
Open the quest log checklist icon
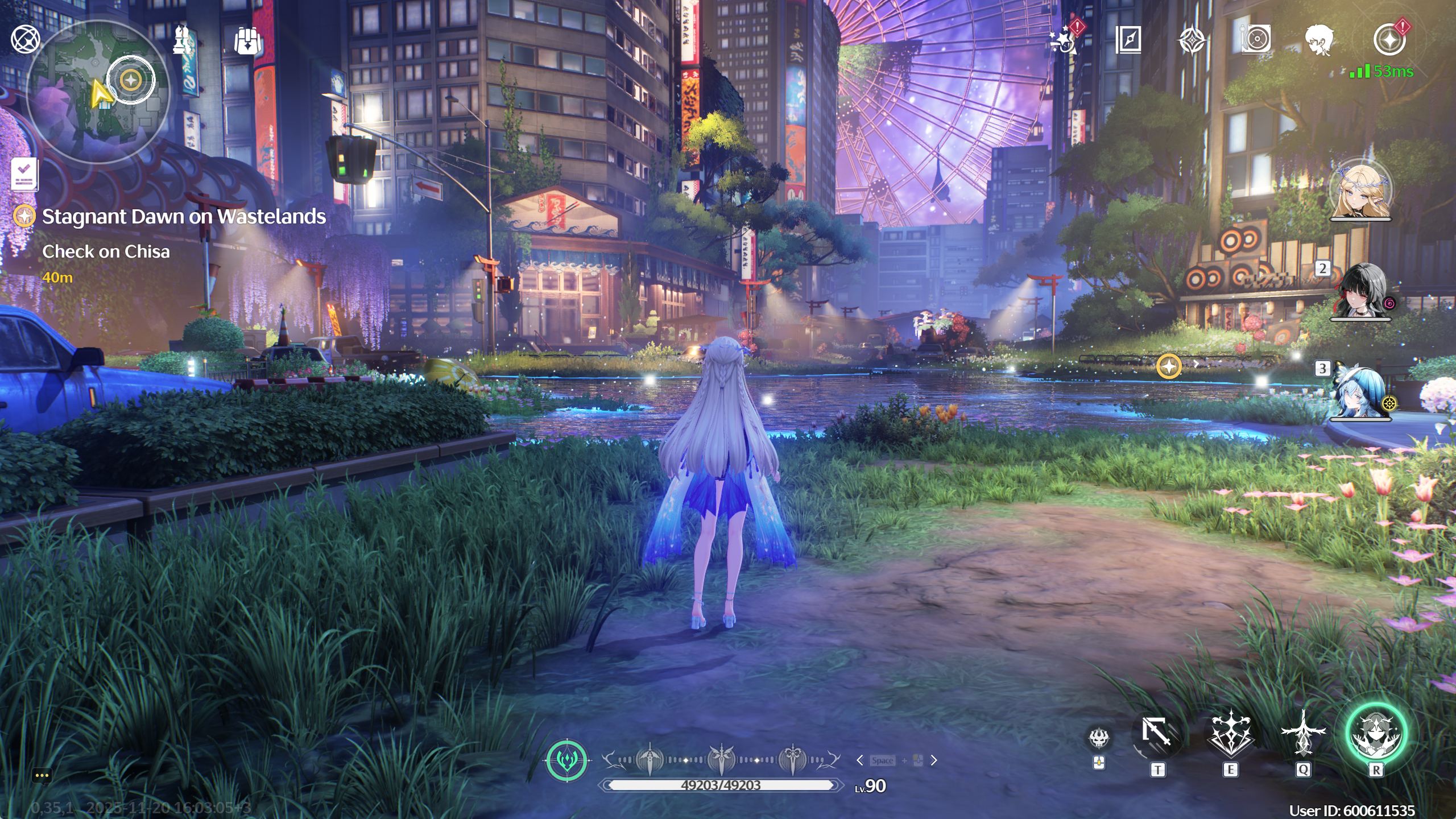[x=24, y=173]
